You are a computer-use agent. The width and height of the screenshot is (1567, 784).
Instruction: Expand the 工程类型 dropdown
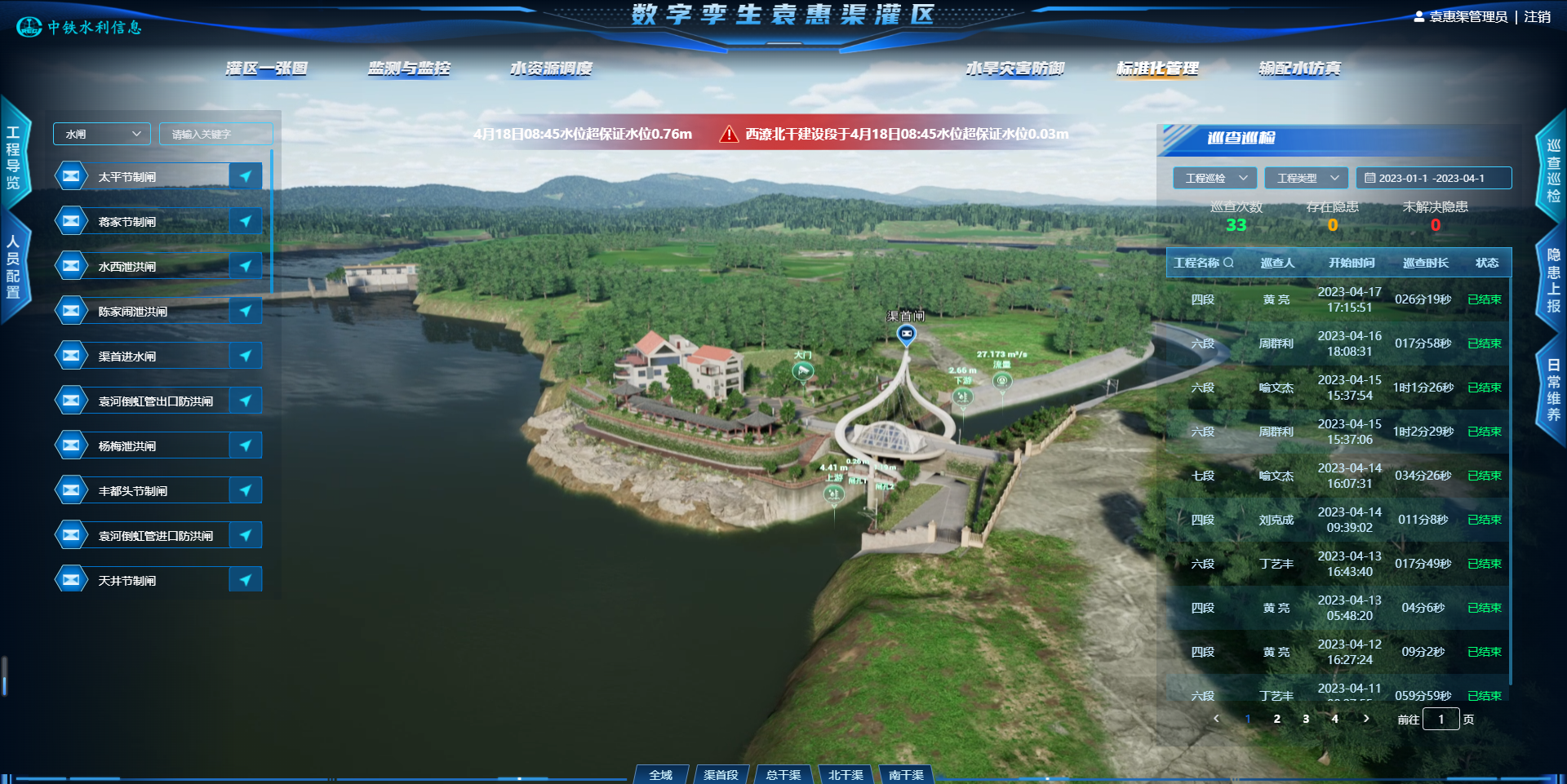point(1306,178)
